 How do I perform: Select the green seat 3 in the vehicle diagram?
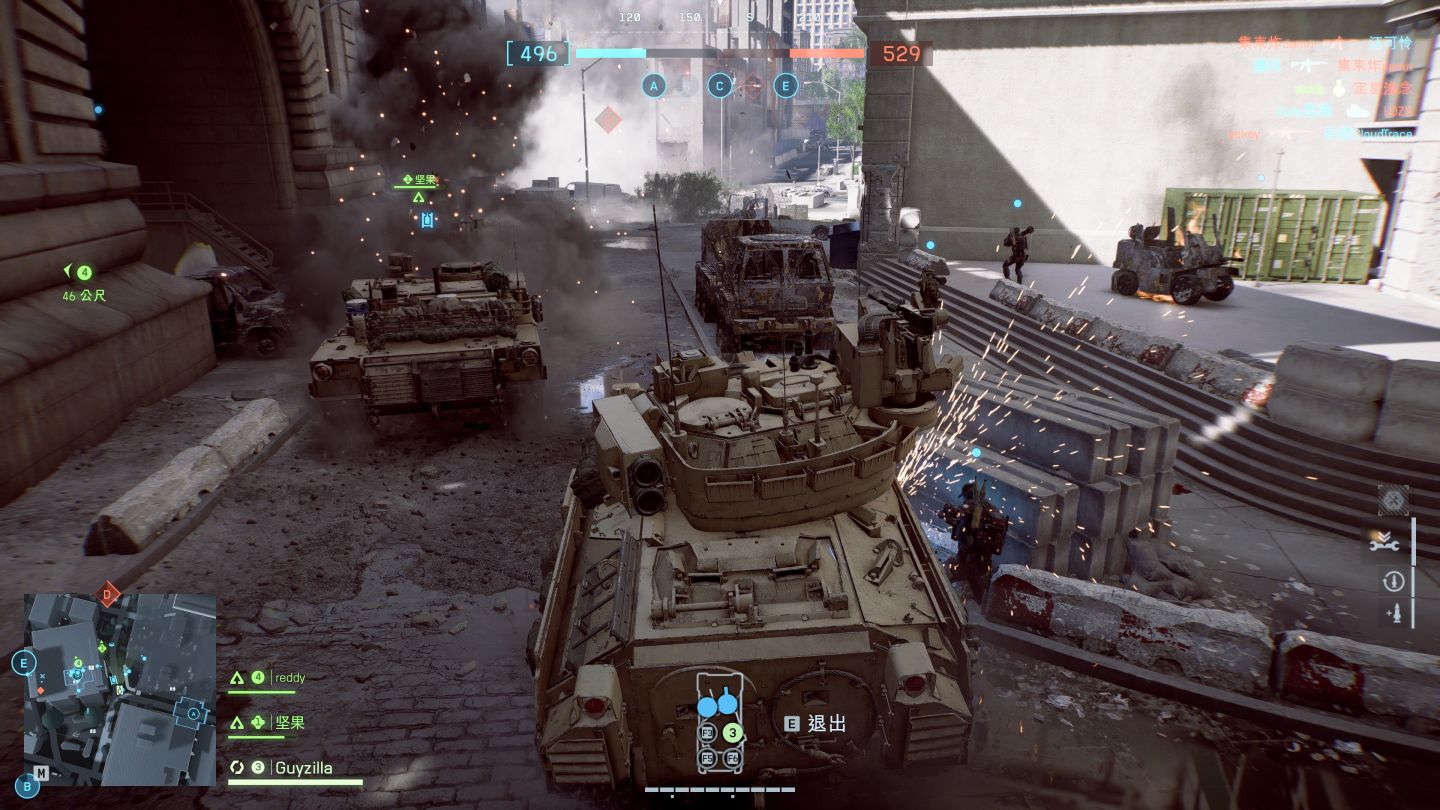pyautogui.click(x=733, y=733)
